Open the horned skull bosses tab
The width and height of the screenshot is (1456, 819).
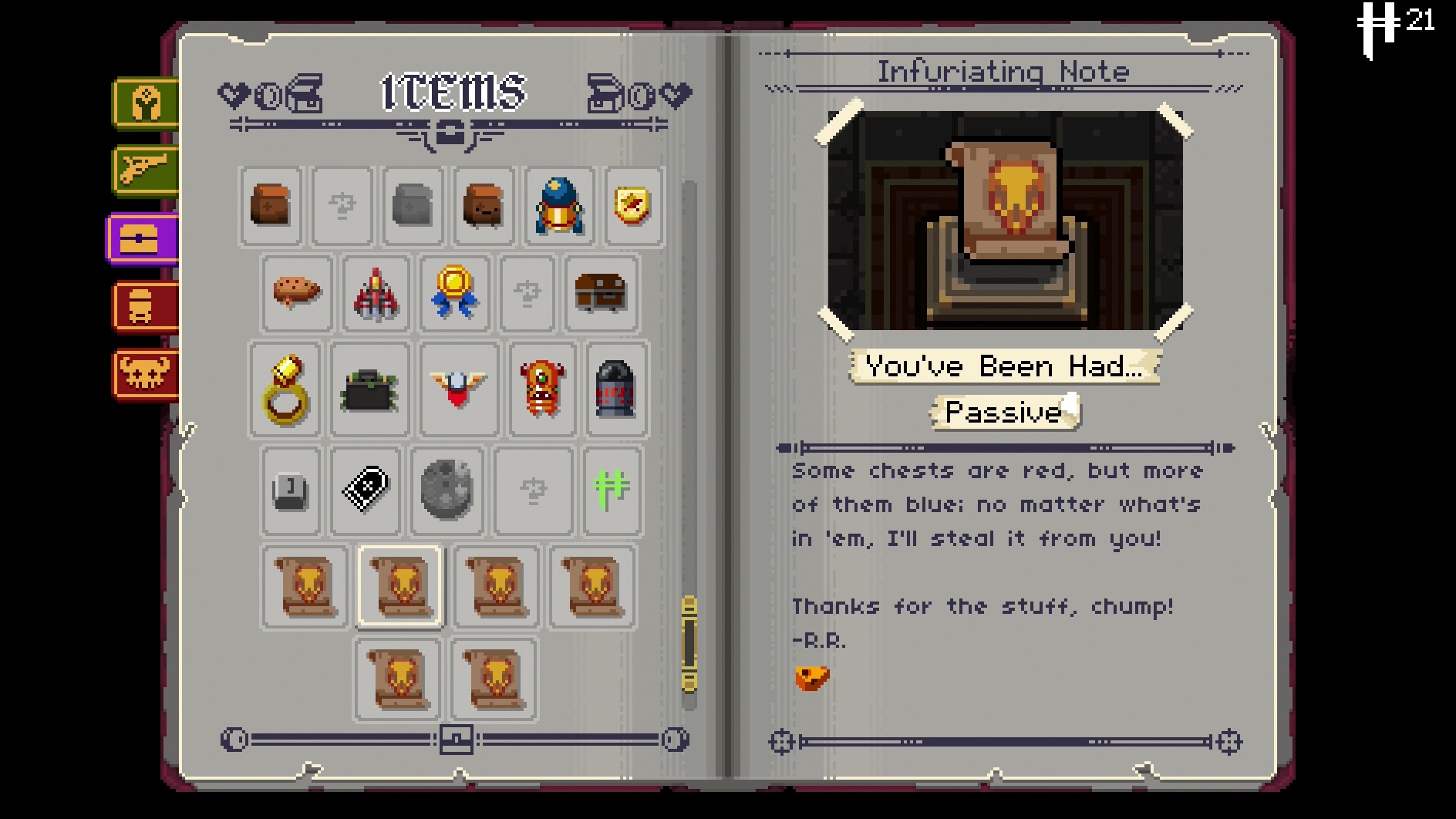(x=146, y=374)
